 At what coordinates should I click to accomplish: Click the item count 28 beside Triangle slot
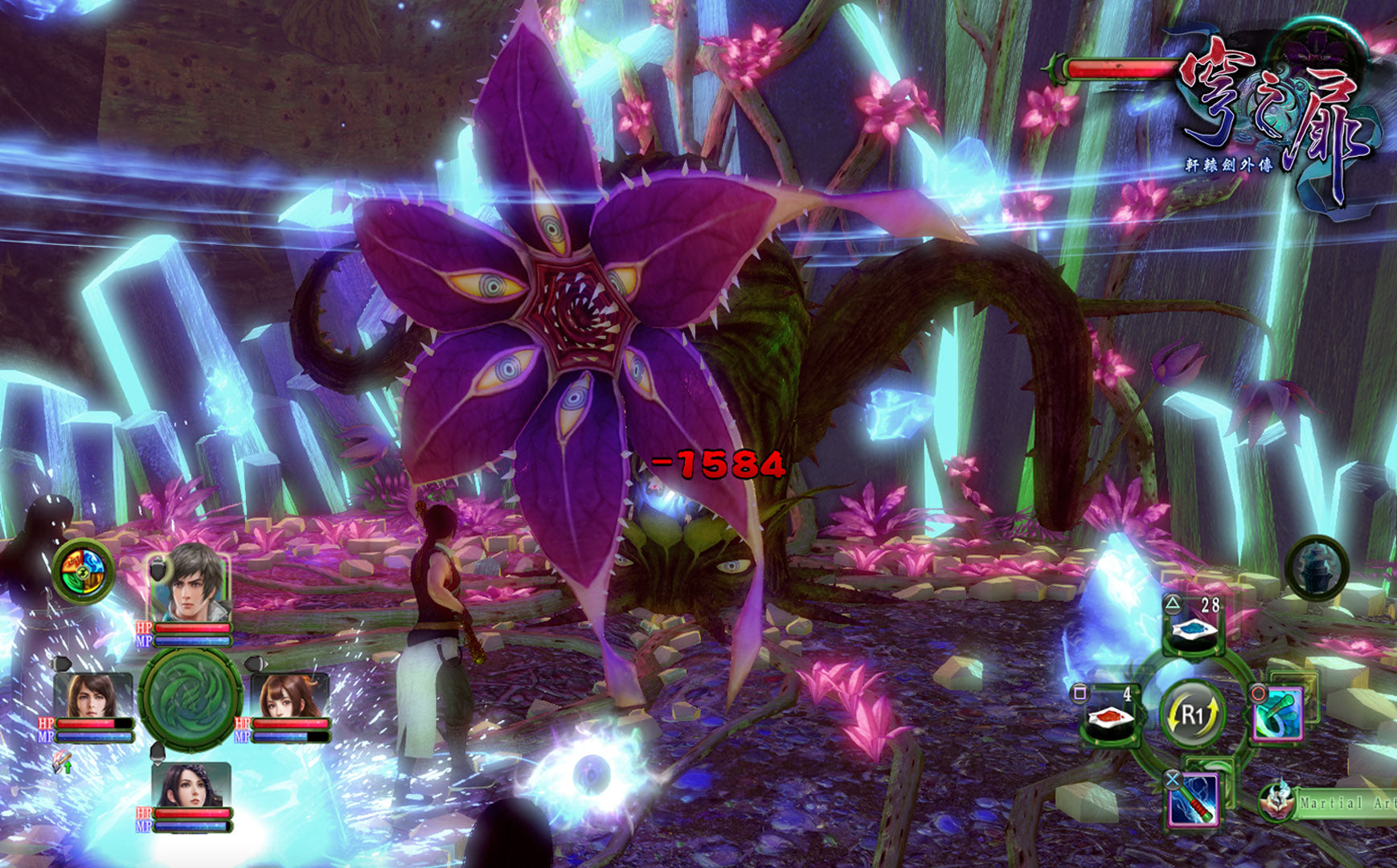tap(1210, 605)
